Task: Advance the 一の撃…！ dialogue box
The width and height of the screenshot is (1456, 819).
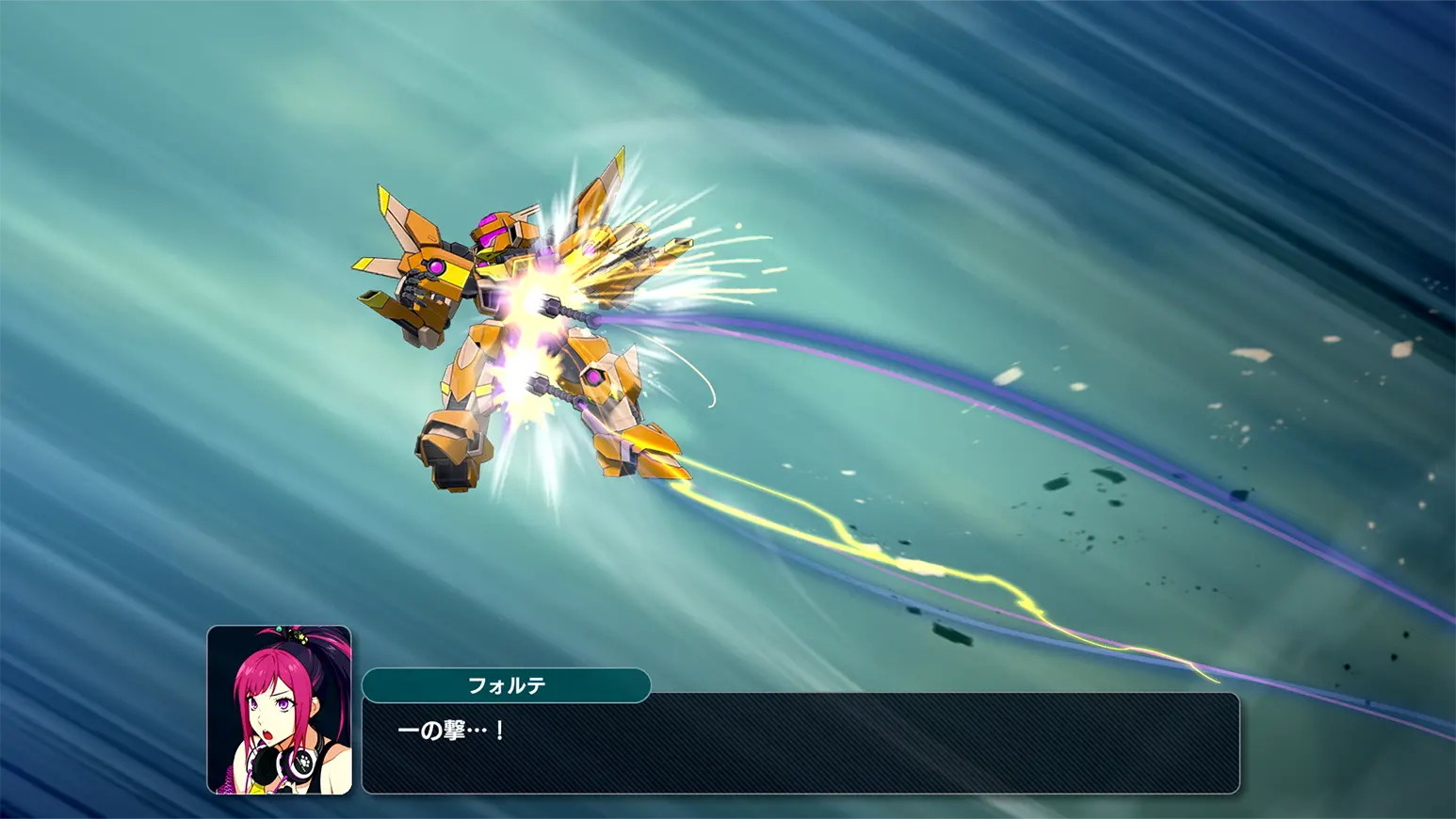Action: pyautogui.click(x=801, y=744)
